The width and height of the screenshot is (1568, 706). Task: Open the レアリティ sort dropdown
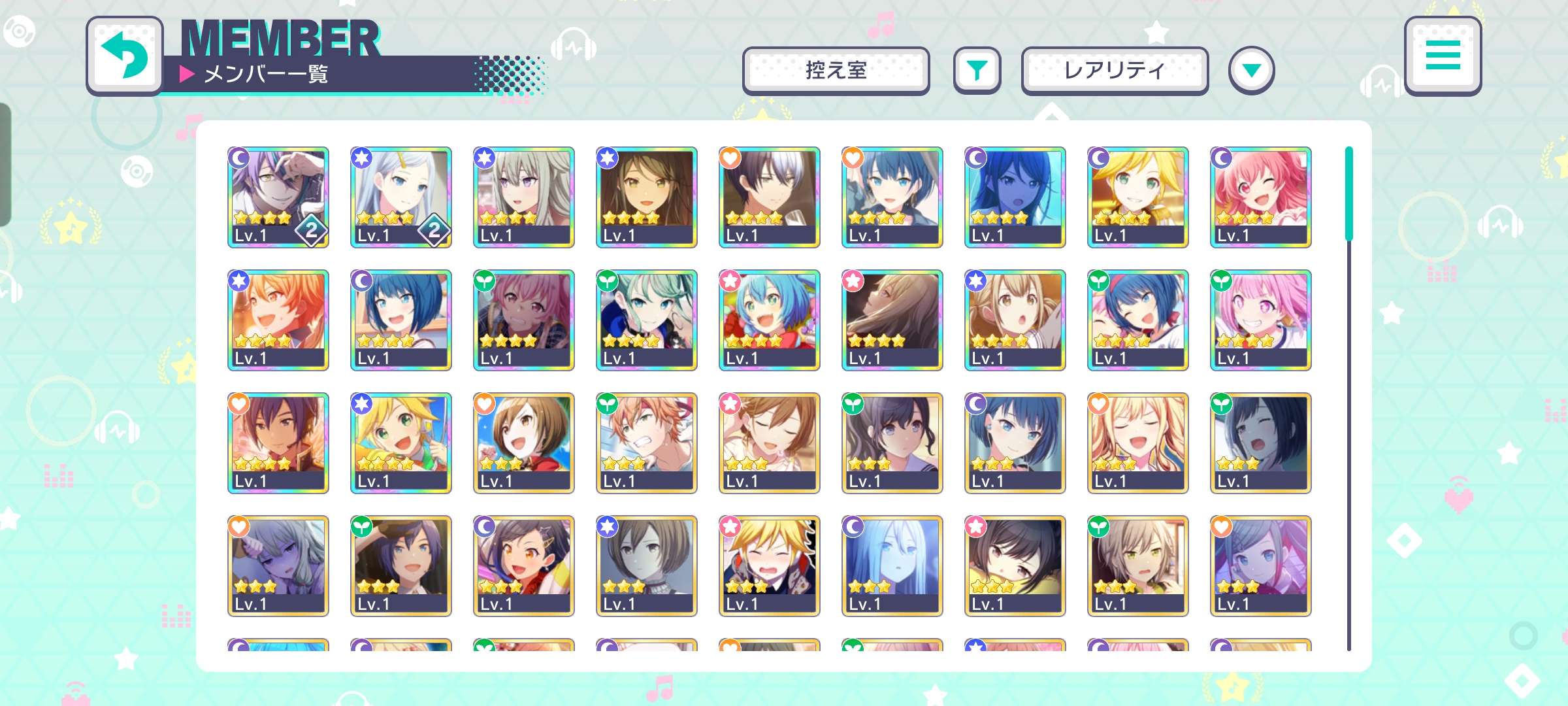pyautogui.click(x=1115, y=71)
